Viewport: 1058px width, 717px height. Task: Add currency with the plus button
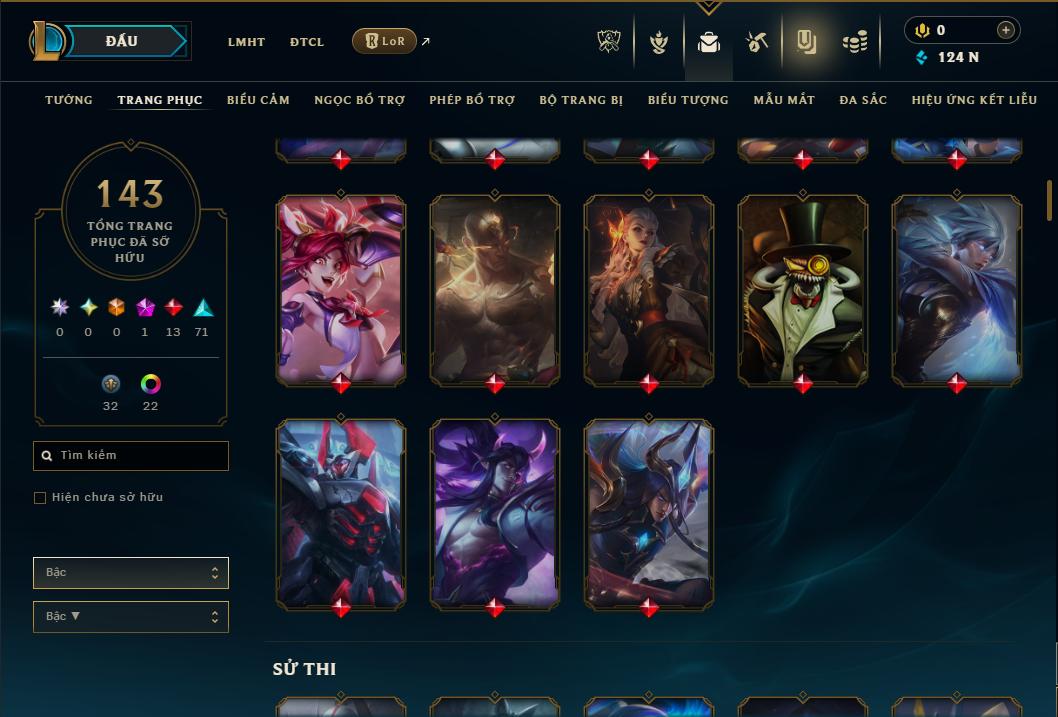click(x=1006, y=31)
